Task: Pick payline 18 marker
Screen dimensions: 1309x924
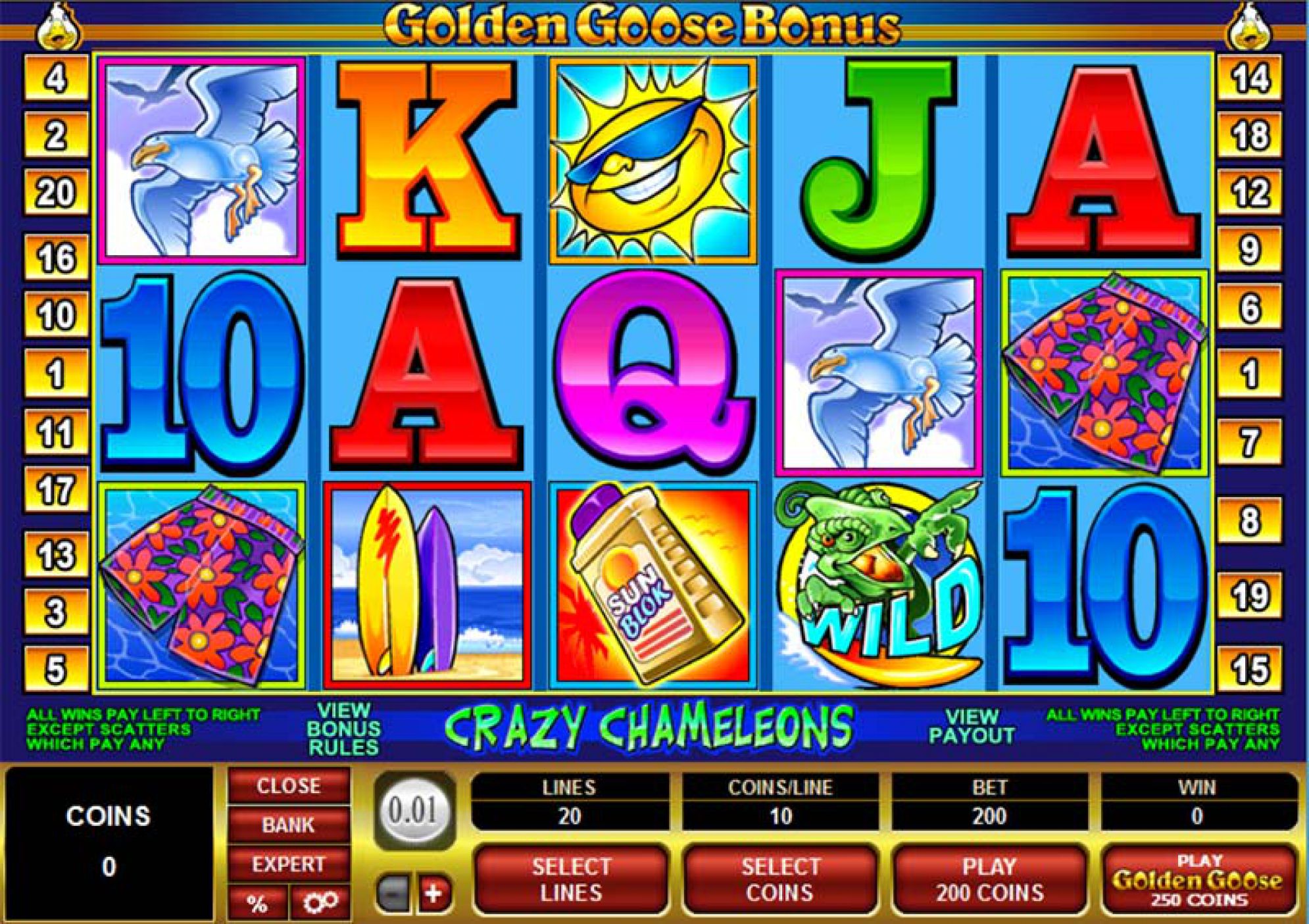Action: (1249, 135)
